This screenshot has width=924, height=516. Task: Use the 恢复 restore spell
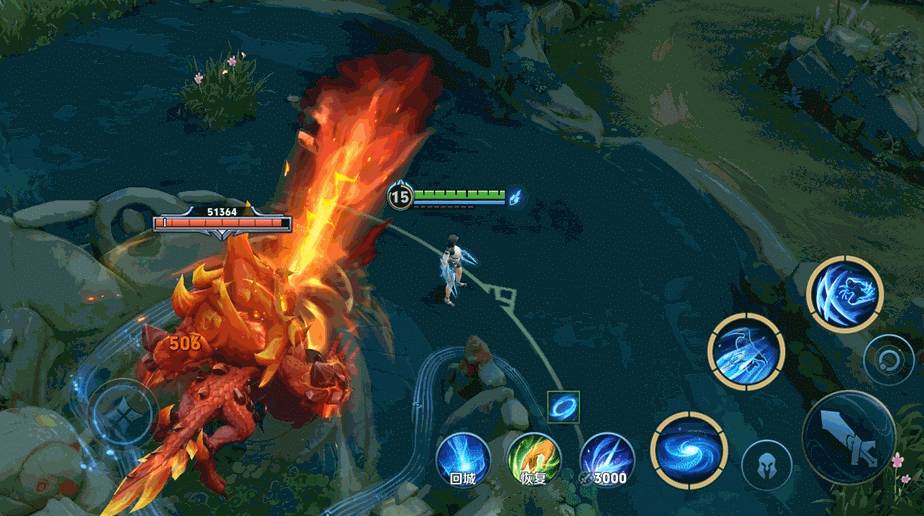click(533, 459)
